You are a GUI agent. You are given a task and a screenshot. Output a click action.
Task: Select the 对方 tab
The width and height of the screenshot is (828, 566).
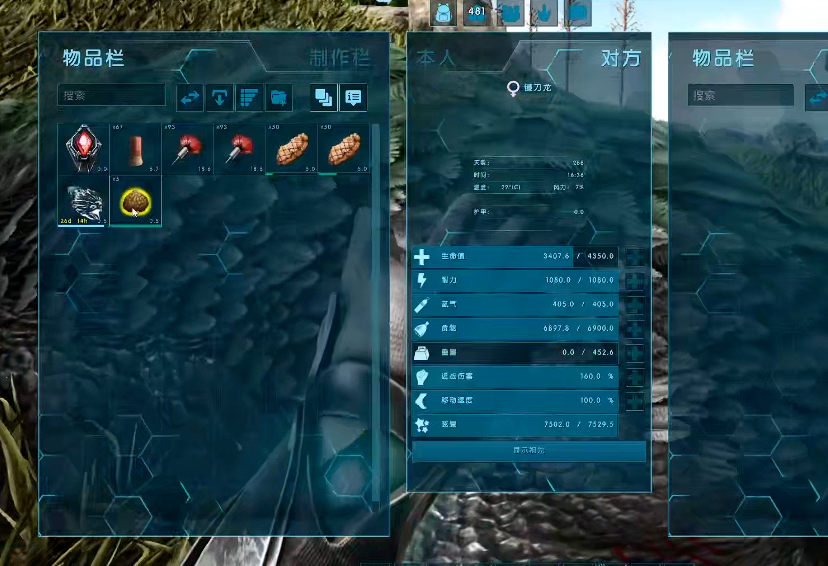620,58
